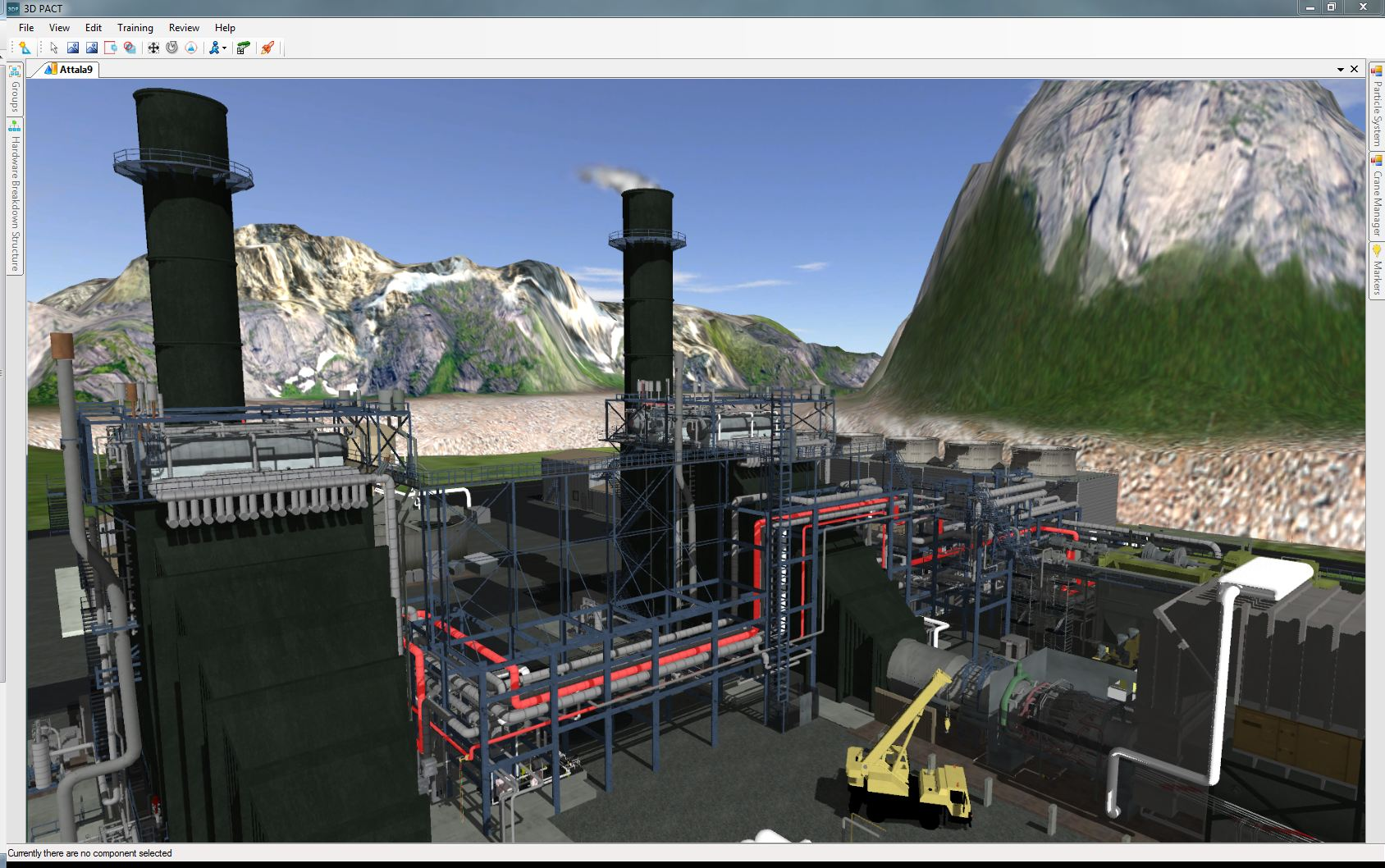Click the rocket toolbar icon
Viewport: 1385px width, 868px height.
267,48
